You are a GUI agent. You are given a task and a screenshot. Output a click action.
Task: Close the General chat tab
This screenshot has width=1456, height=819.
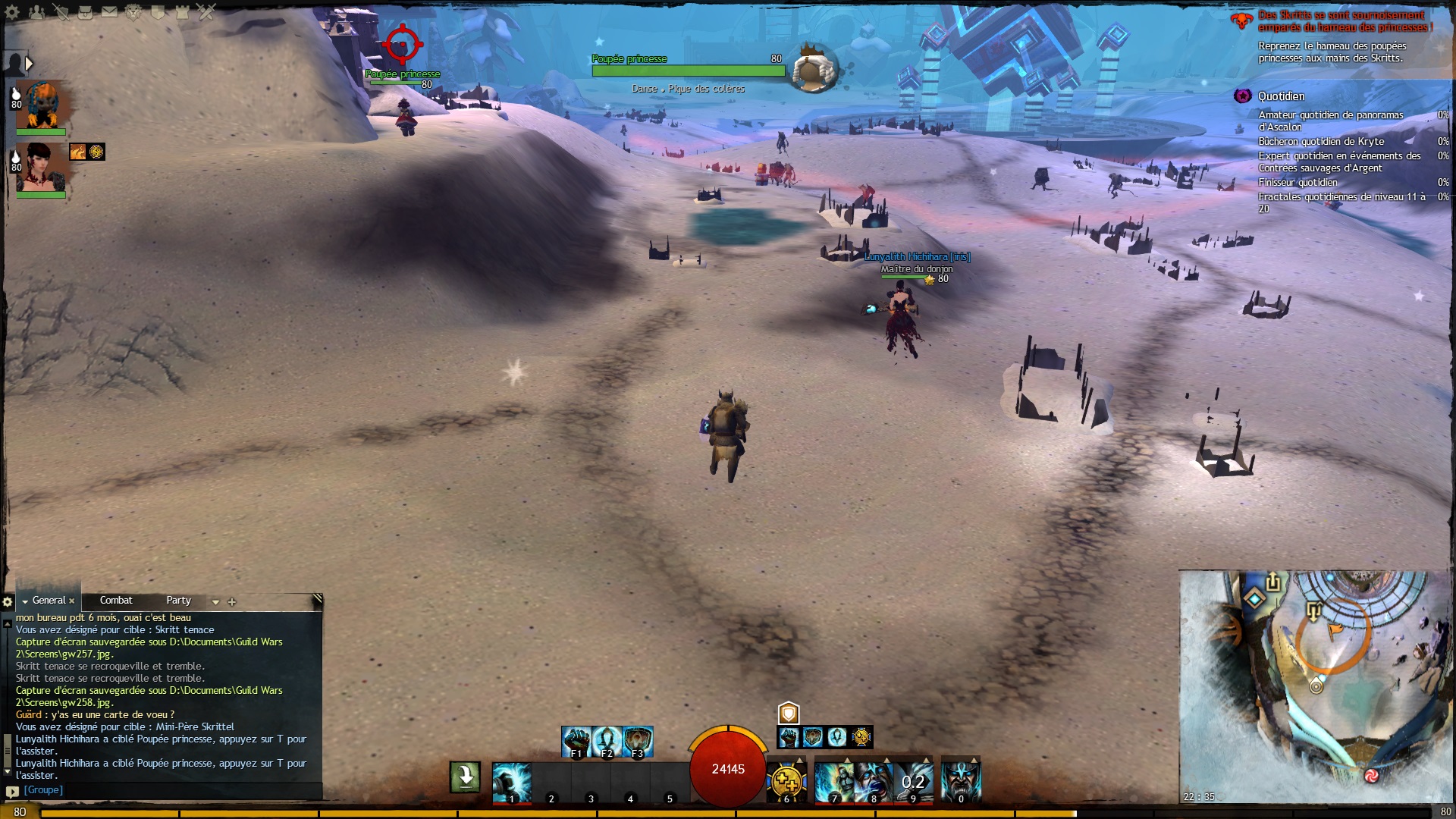pos(72,601)
